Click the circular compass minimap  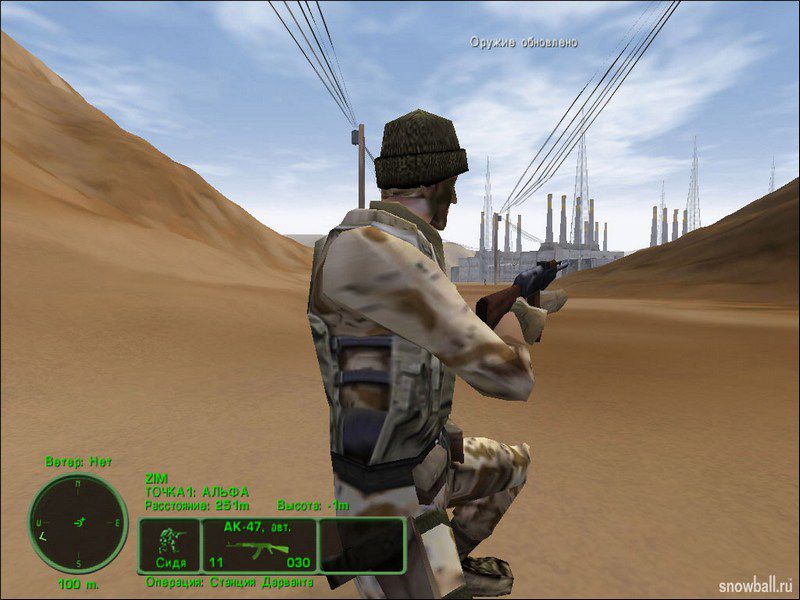tap(78, 522)
